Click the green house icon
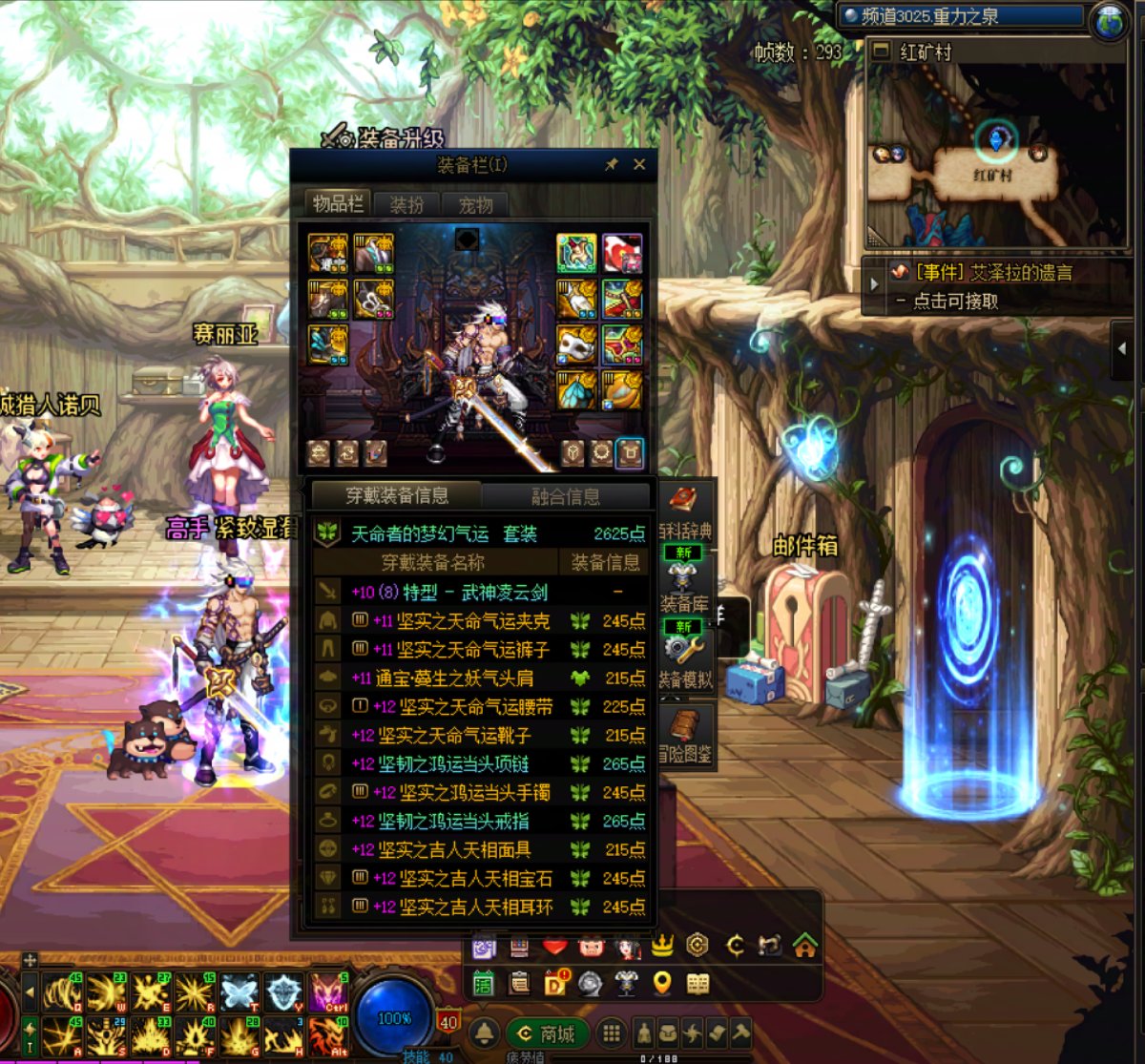 (805, 946)
